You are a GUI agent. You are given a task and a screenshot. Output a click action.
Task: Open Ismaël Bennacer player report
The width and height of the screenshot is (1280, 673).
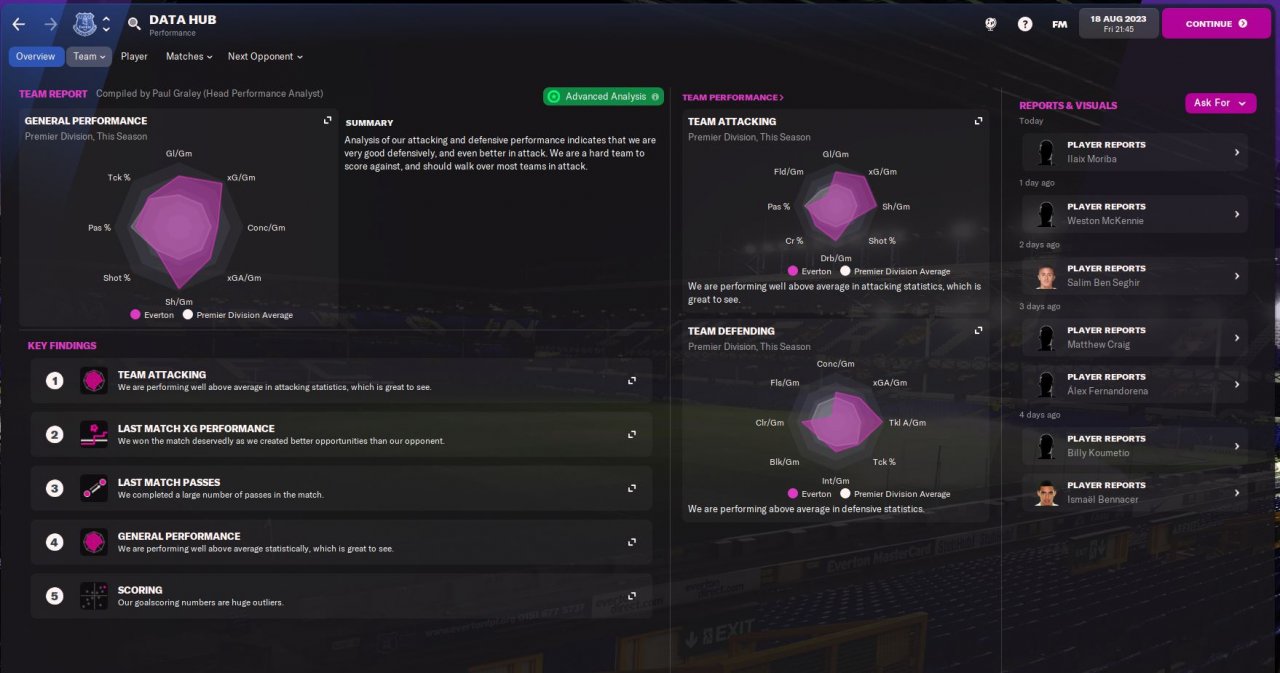point(1135,493)
